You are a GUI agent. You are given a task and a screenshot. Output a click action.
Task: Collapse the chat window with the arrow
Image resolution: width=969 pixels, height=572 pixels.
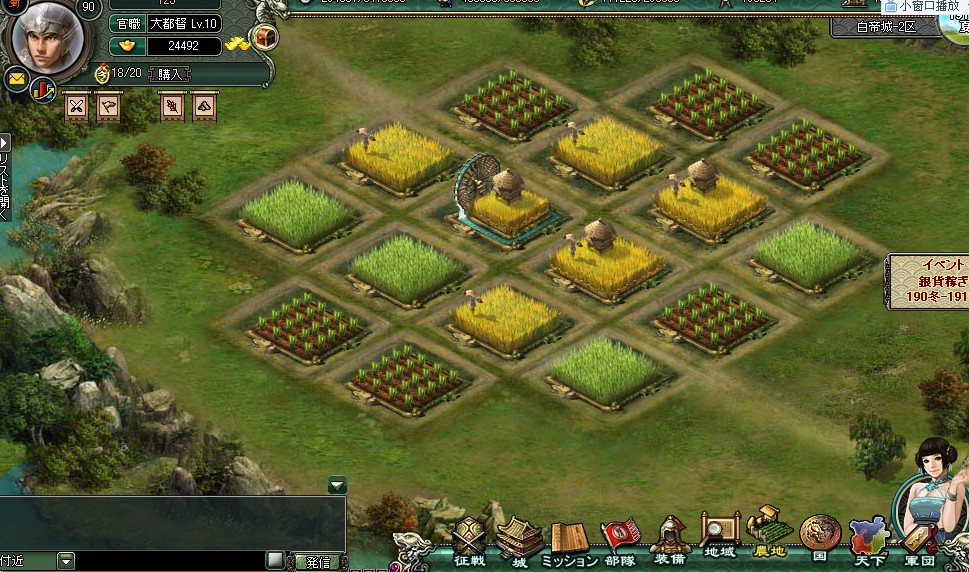337,485
